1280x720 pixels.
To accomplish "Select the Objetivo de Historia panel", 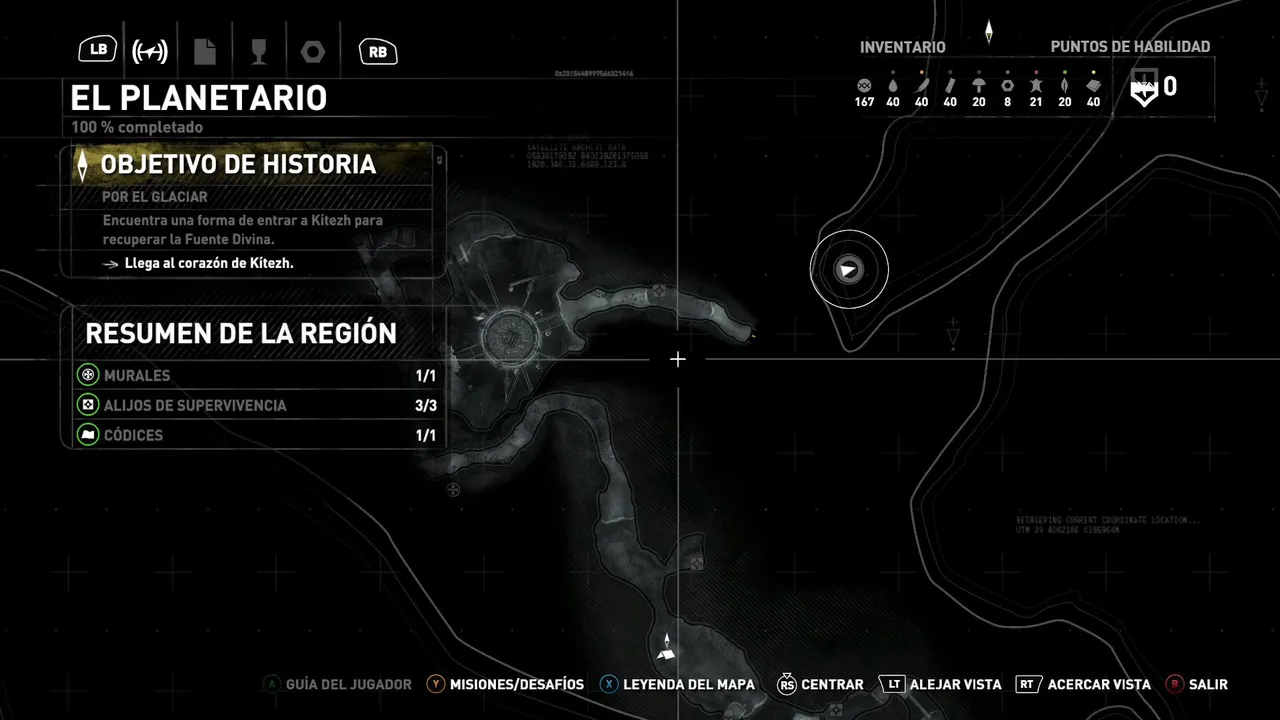I will click(255, 165).
